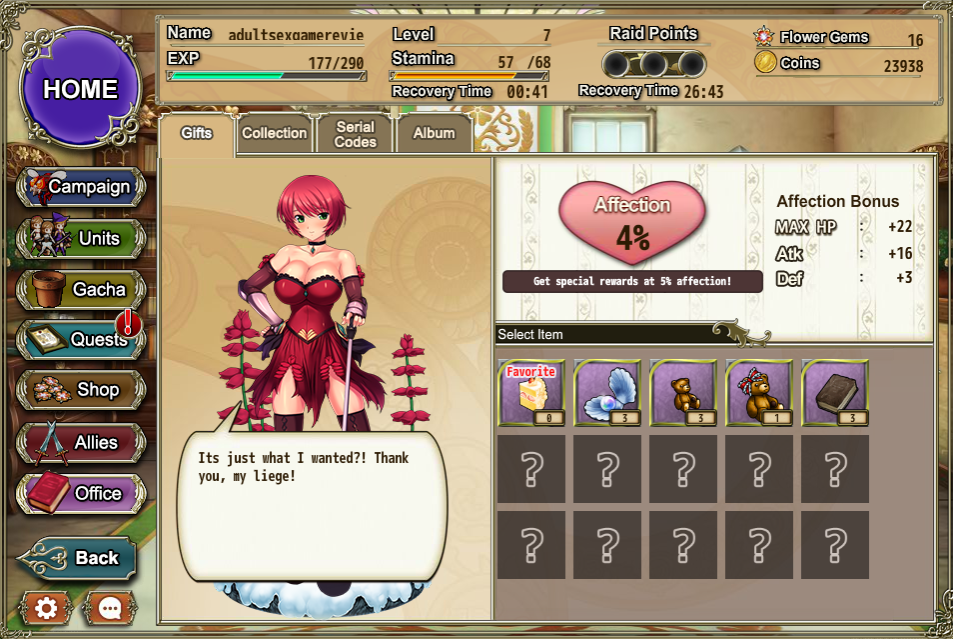The height and width of the screenshot is (639, 953).
Task: Open the Units menu
Action: click(x=81, y=239)
